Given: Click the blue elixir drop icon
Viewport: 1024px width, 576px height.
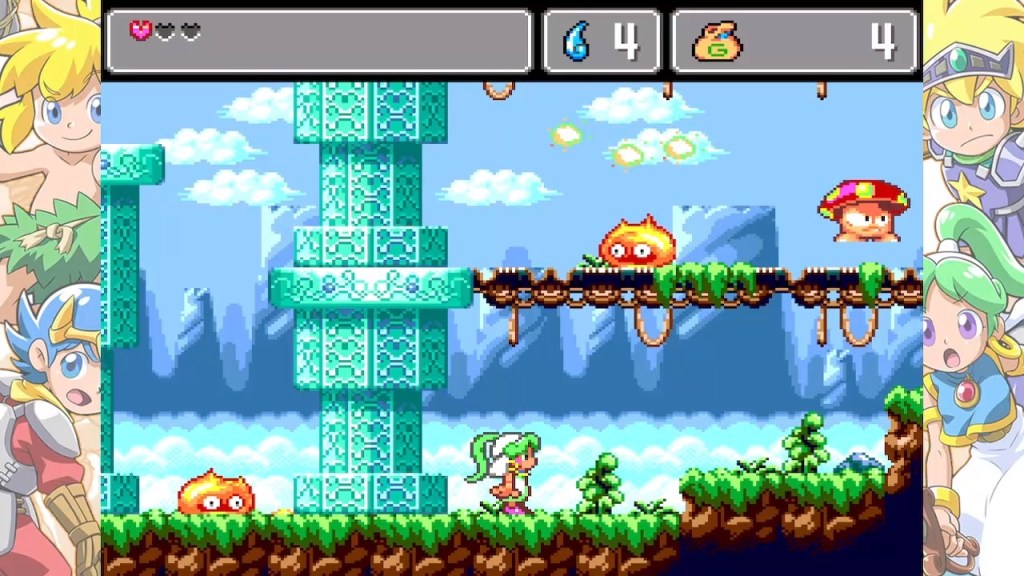Looking at the screenshot, I should (x=577, y=41).
